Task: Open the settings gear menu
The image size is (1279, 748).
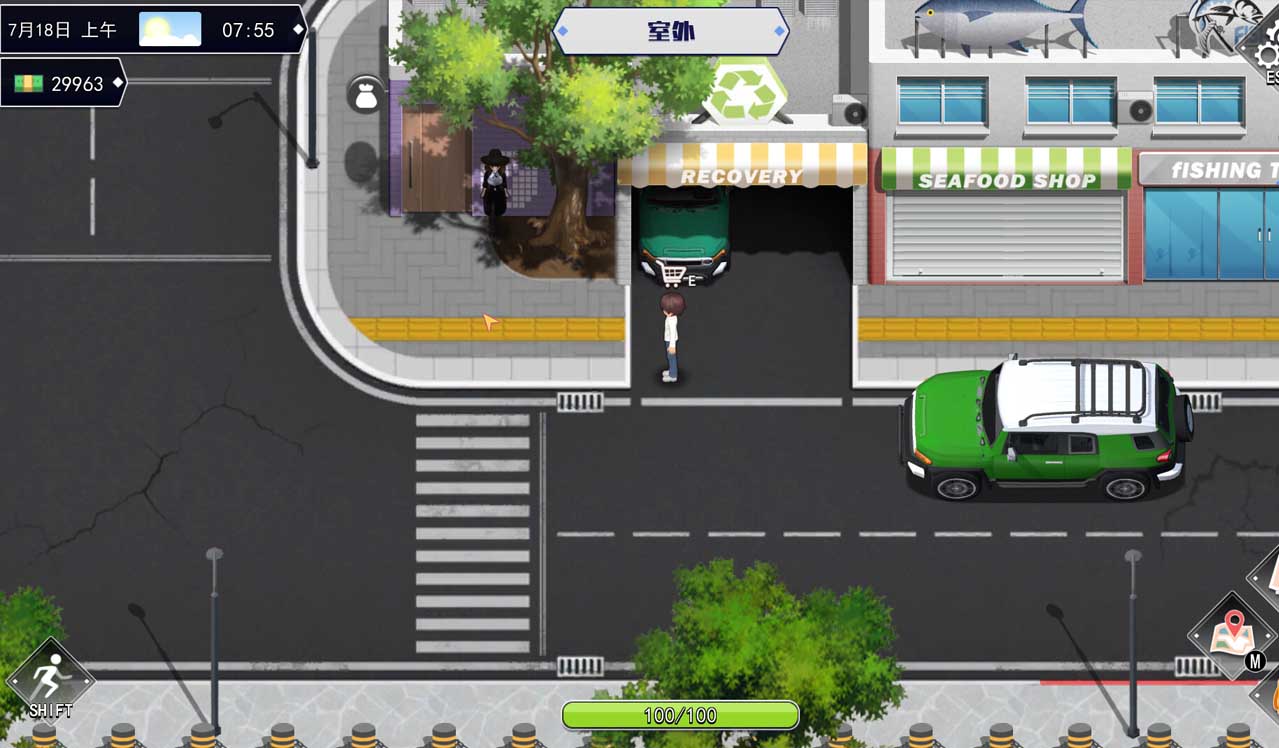Action: coord(1266,54)
